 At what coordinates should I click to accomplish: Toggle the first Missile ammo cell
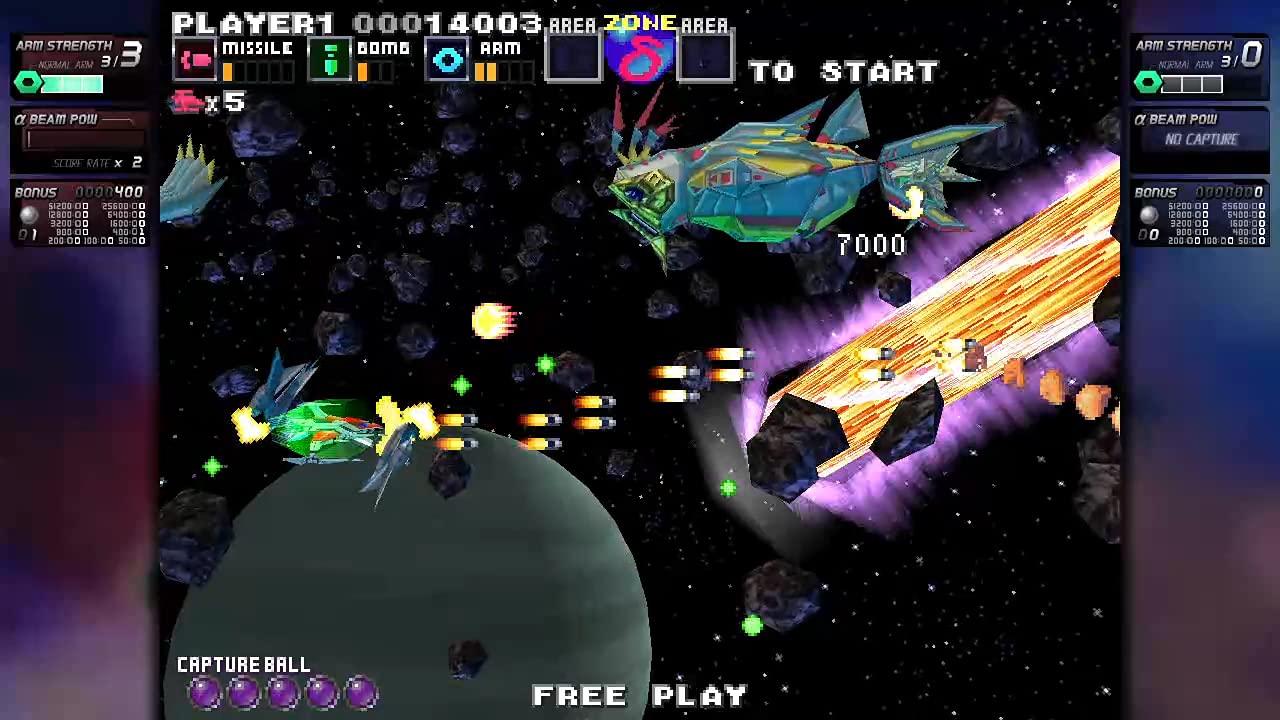point(228,72)
